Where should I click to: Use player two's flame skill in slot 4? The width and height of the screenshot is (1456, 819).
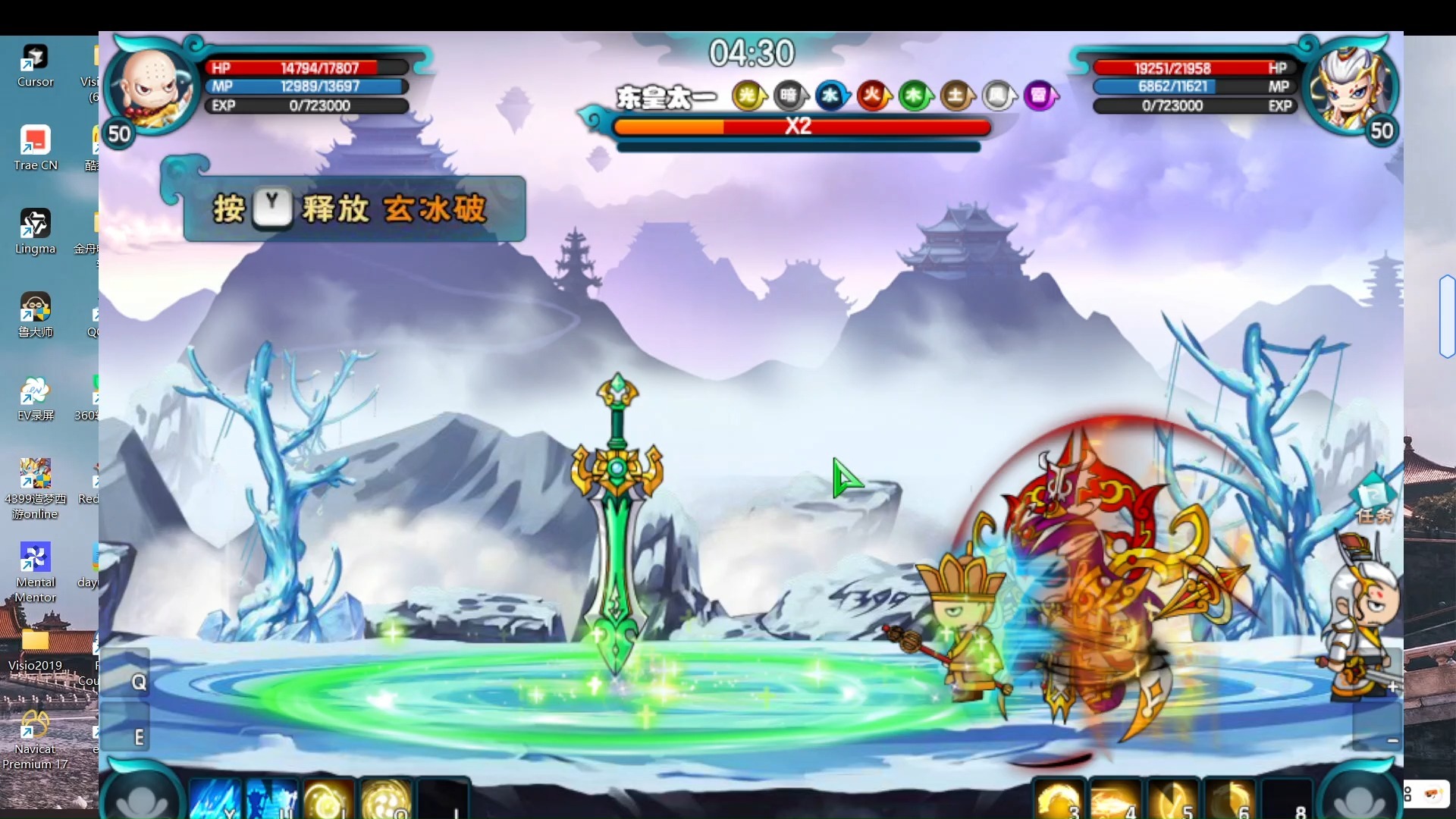[x=1116, y=800]
